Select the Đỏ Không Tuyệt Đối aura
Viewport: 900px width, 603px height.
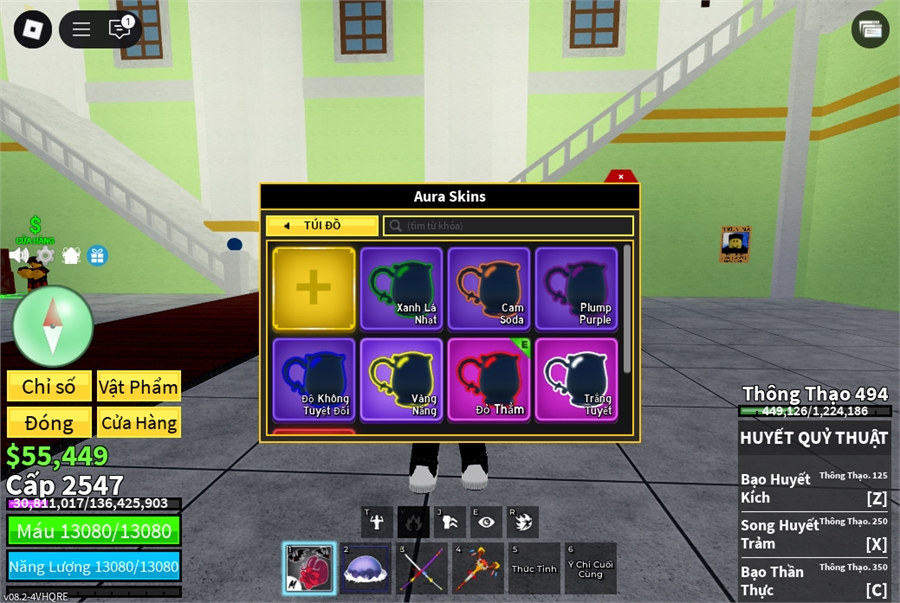(313, 379)
